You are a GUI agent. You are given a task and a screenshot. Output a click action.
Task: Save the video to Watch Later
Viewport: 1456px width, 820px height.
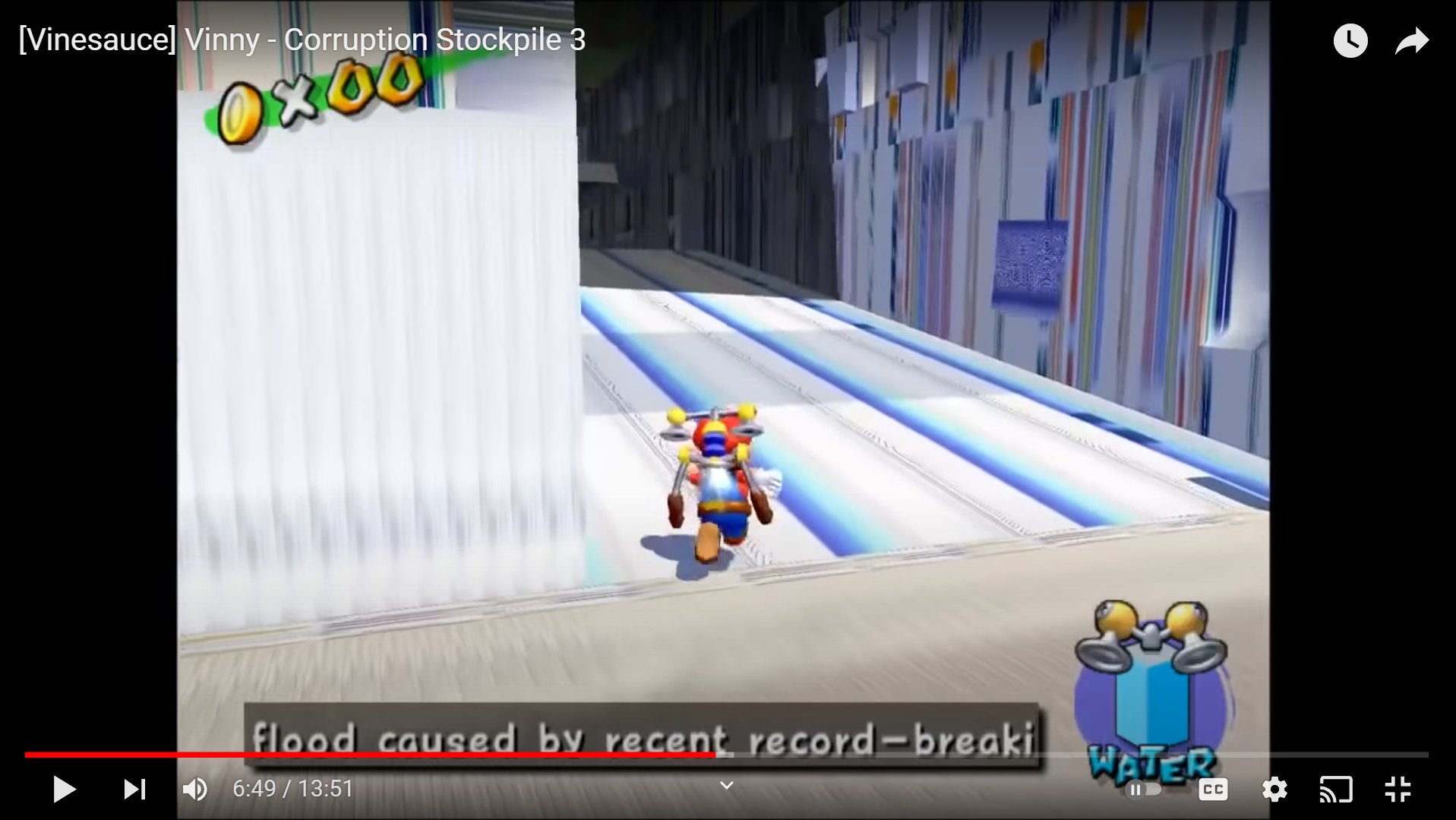pyautogui.click(x=1350, y=40)
